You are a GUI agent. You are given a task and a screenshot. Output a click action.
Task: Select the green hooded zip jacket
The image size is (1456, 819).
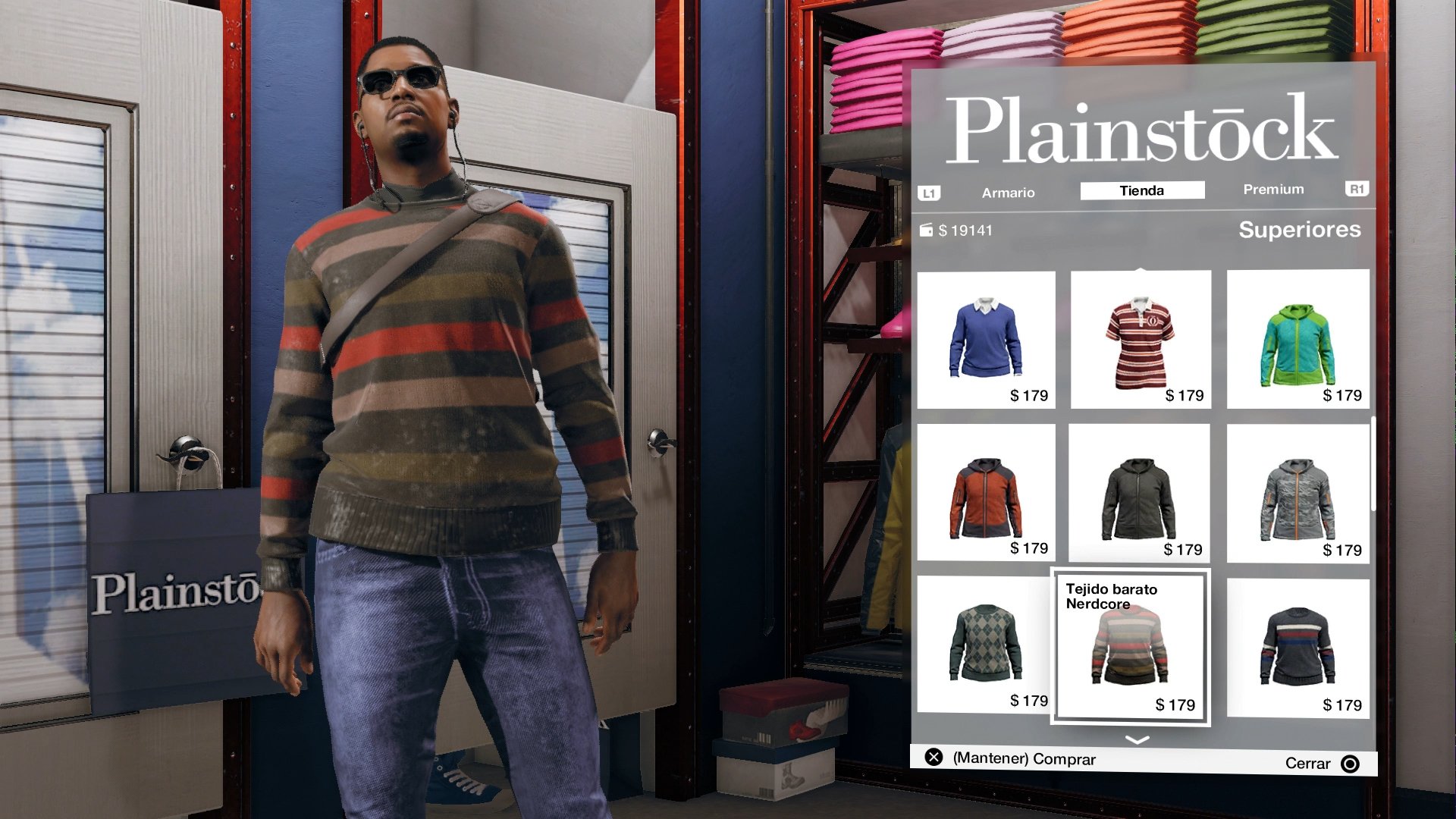(x=1296, y=338)
